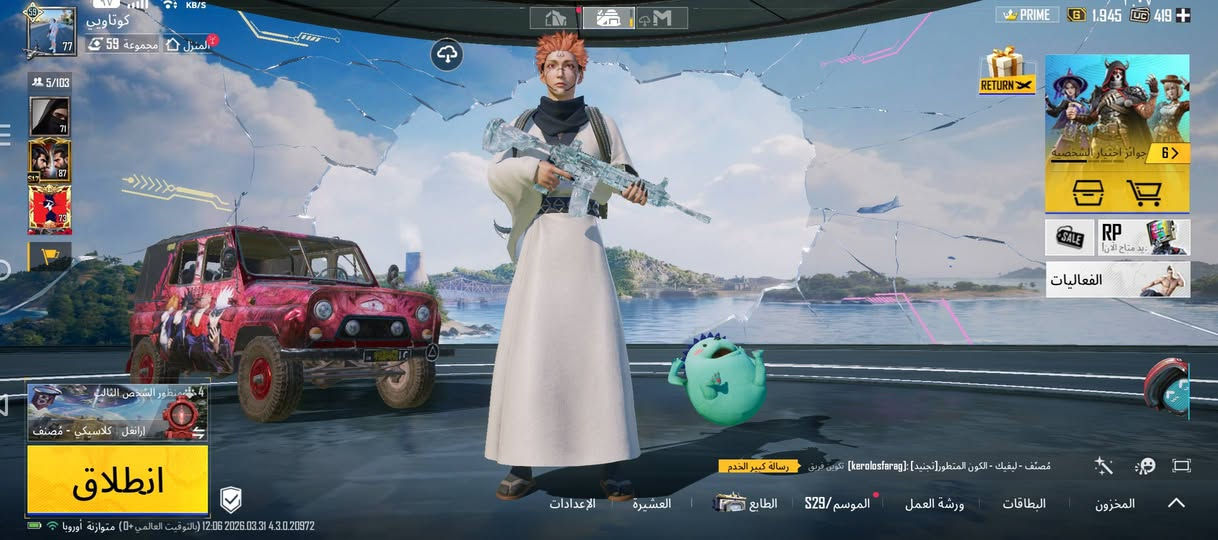Open the S29 الموسم season menu
The width and height of the screenshot is (1218, 540).
pos(837,503)
